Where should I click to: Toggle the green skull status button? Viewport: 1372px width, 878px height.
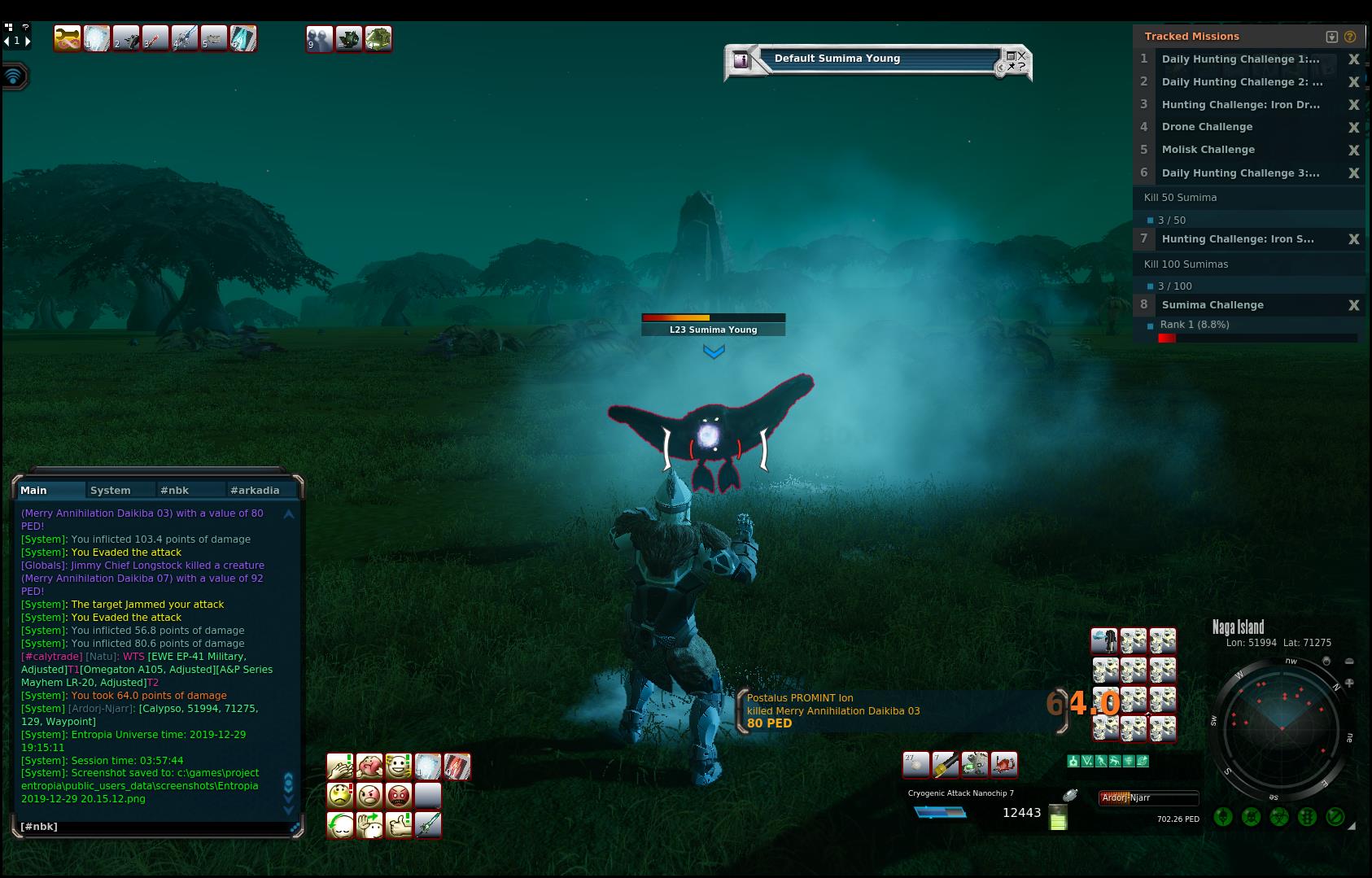(x=1252, y=816)
